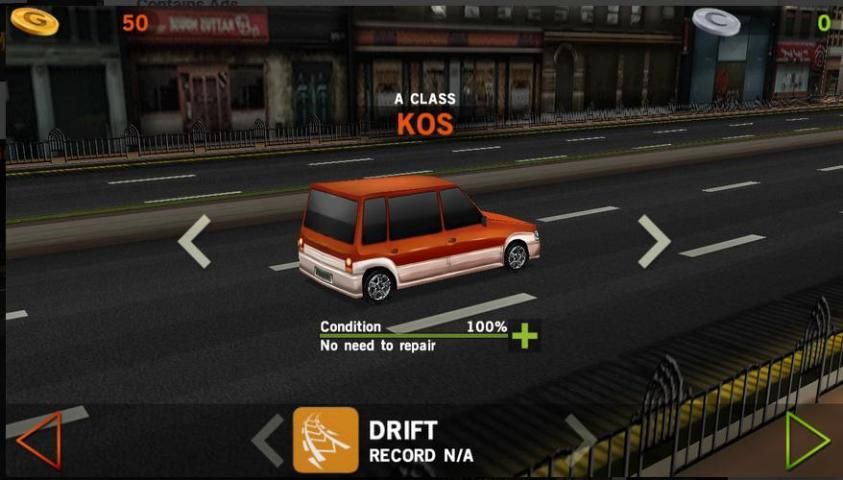Go back with the red triangle arrow
The width and height of the screenshot is (843, 480).
(x=40, y=439)
